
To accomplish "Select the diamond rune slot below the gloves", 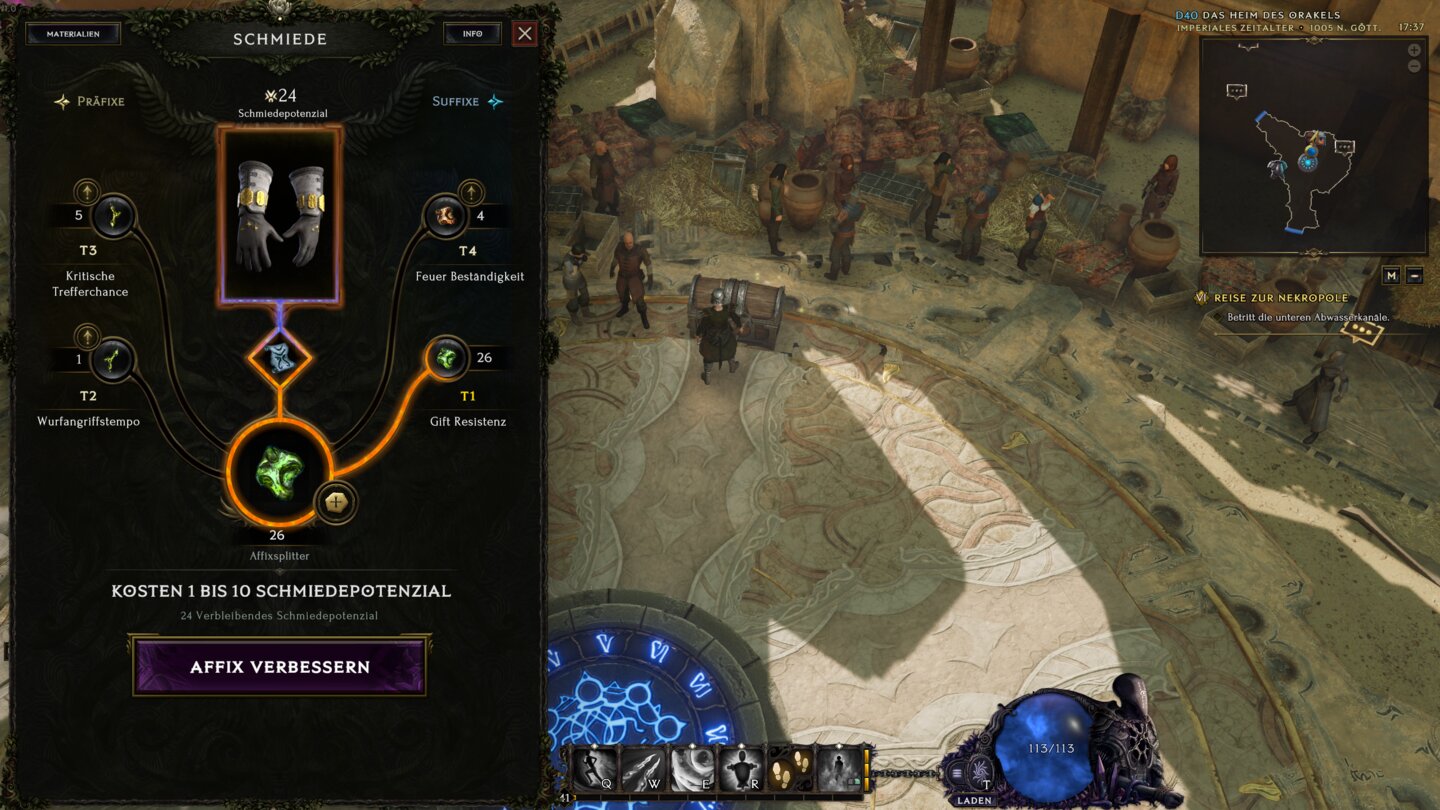I will pos(280,357).
